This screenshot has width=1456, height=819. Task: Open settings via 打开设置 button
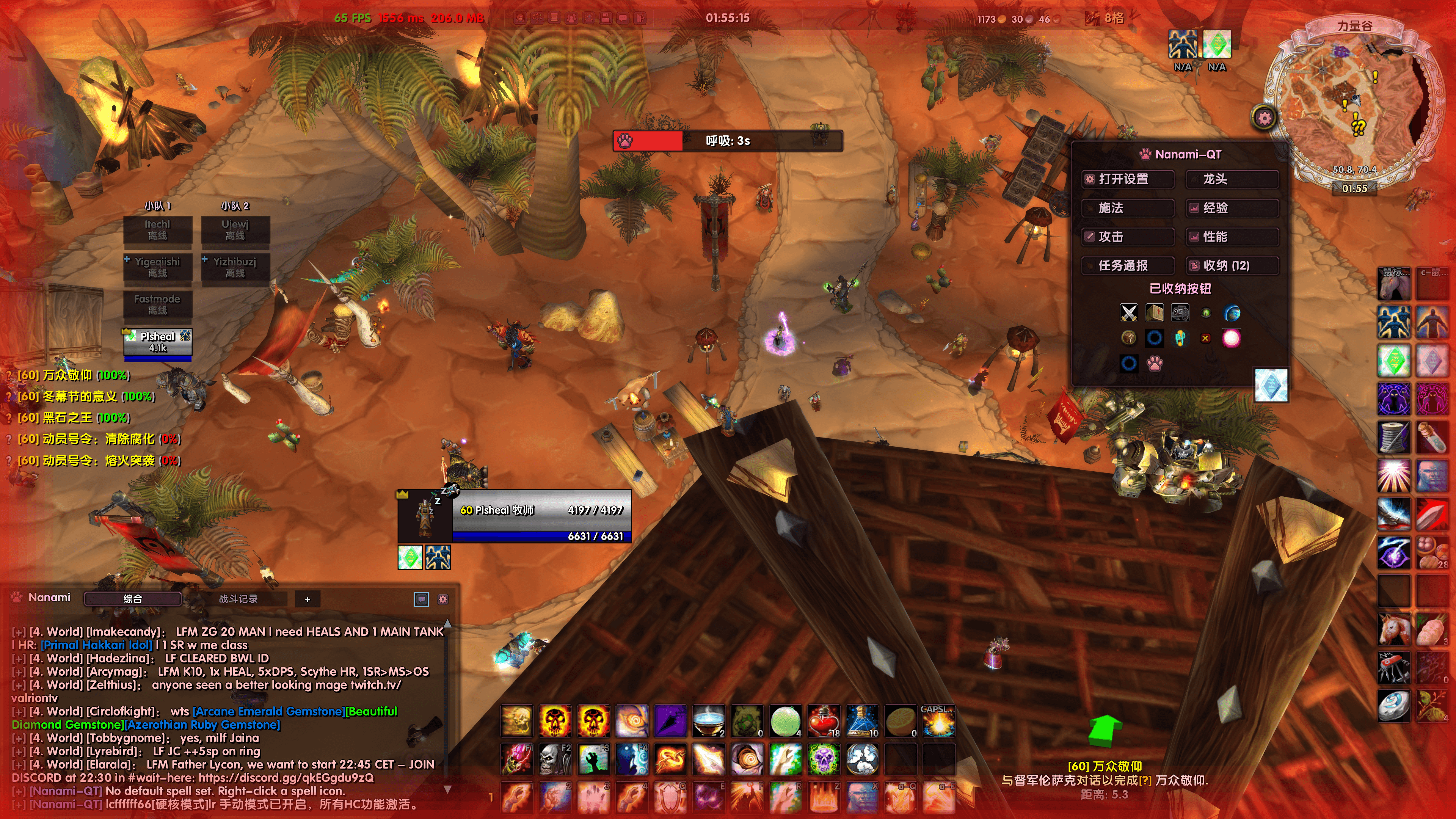coord(1128,179)
